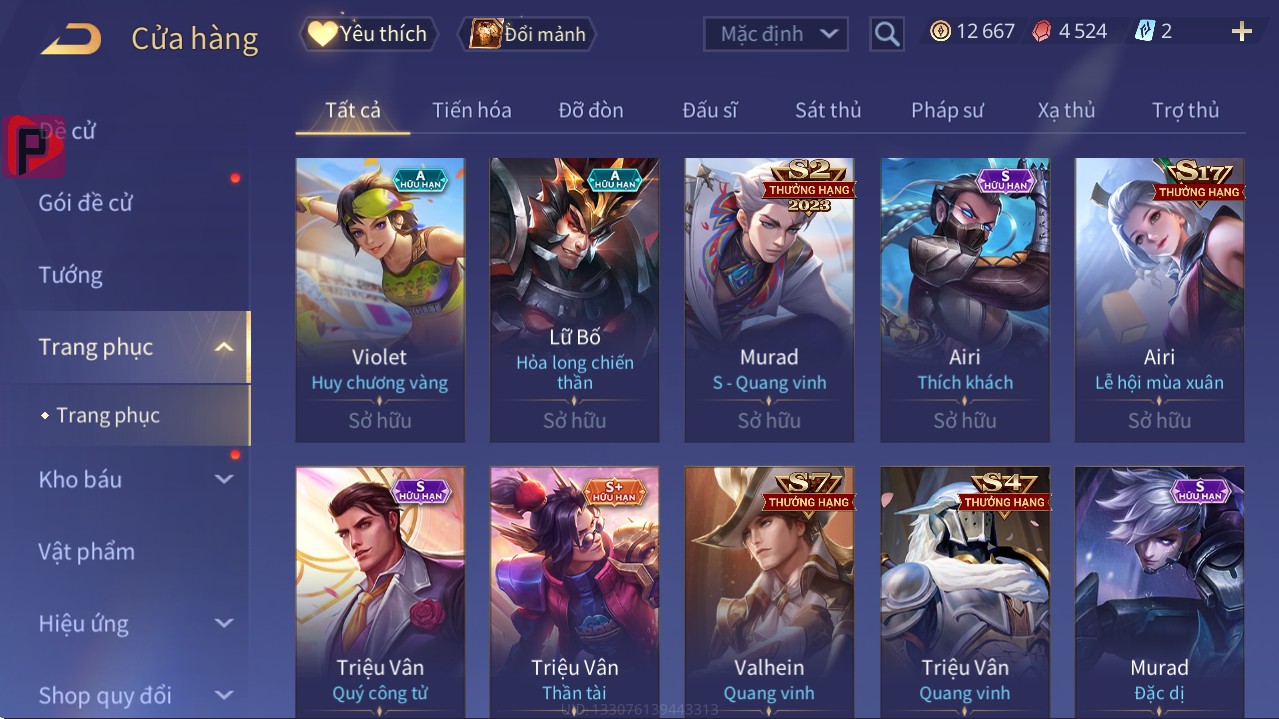Switch to the Đỡ đòn tab
This screenshot has height=719, width=1279.
(590, 110)
